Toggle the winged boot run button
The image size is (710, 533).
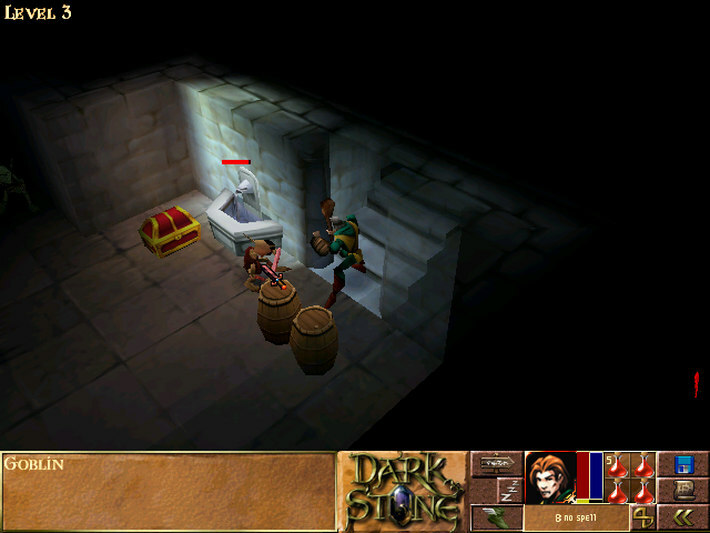(x=496, y=517)
